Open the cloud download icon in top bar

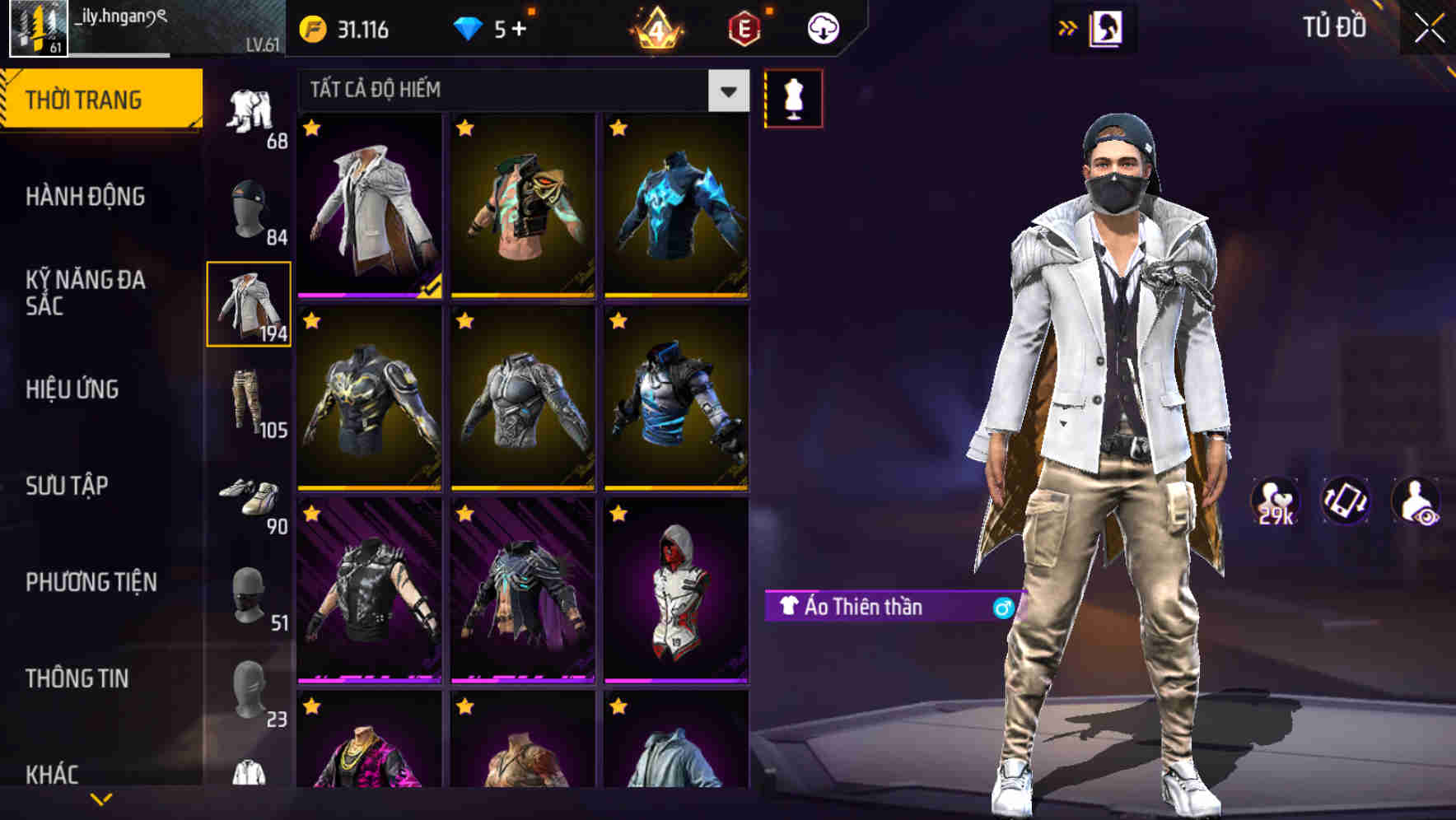(822, 26)
